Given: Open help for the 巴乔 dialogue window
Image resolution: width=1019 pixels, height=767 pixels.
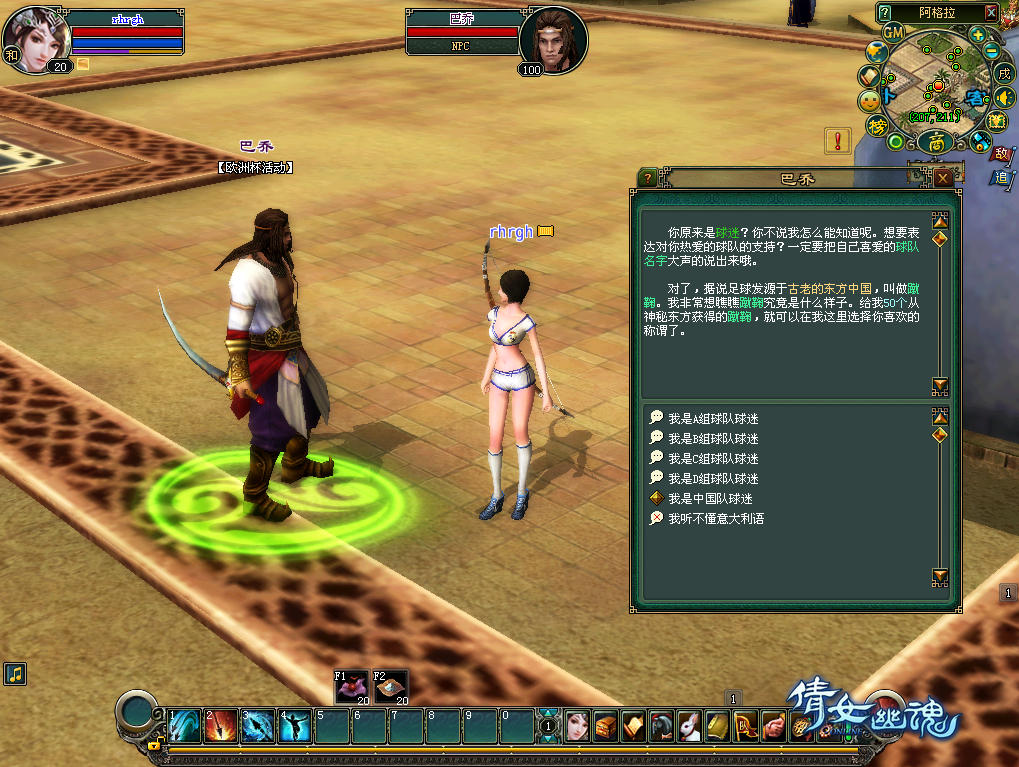Looking at the screenshot, I should [648, 178].
